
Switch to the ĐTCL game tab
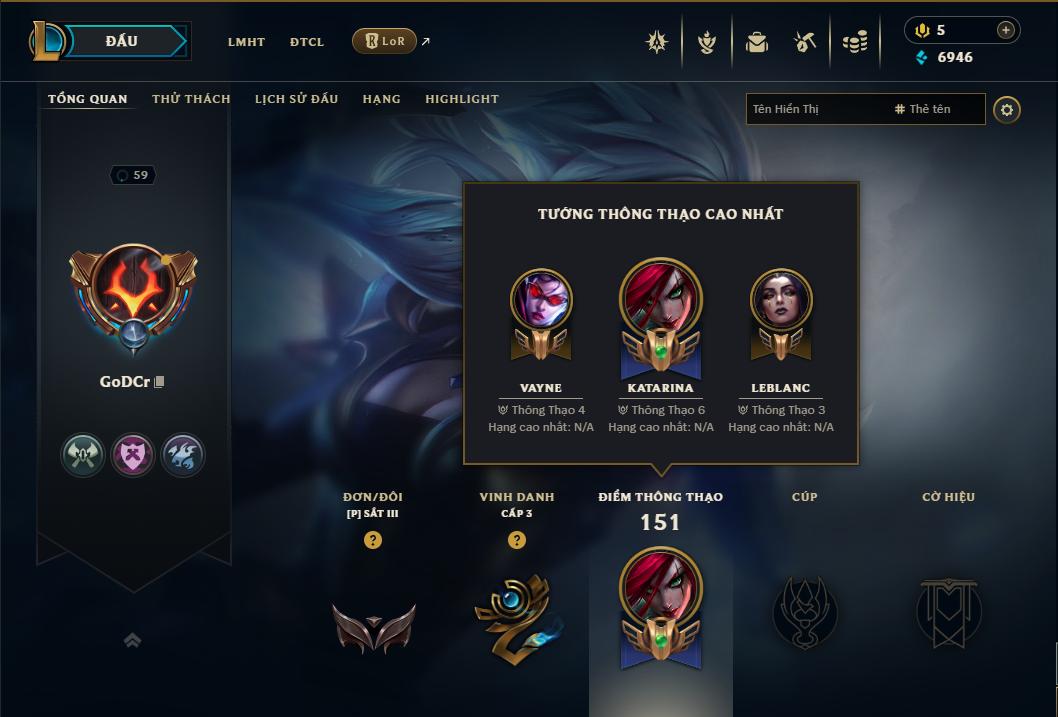point(307,42)
